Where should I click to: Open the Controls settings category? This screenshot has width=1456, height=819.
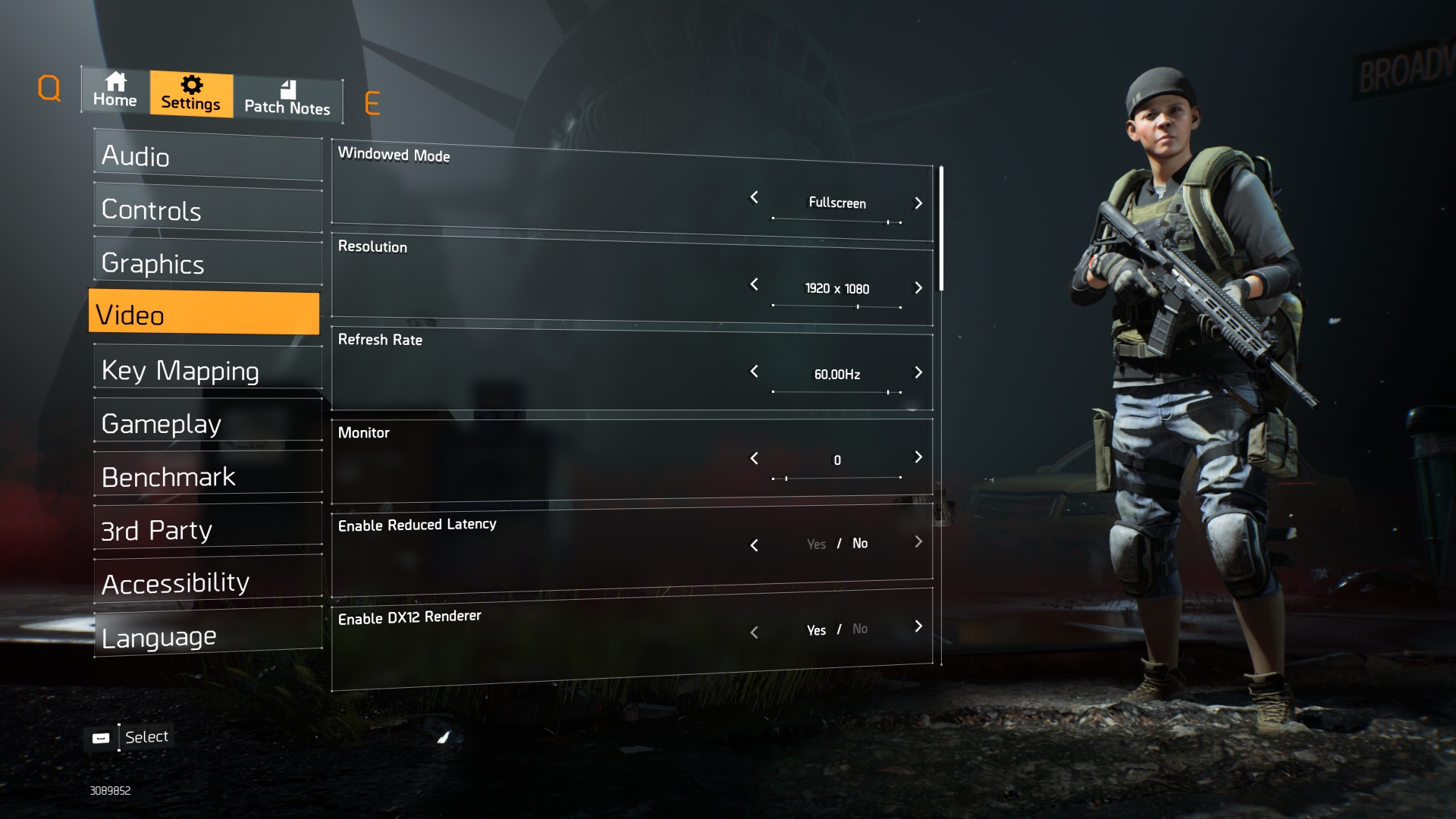[208, 210]
